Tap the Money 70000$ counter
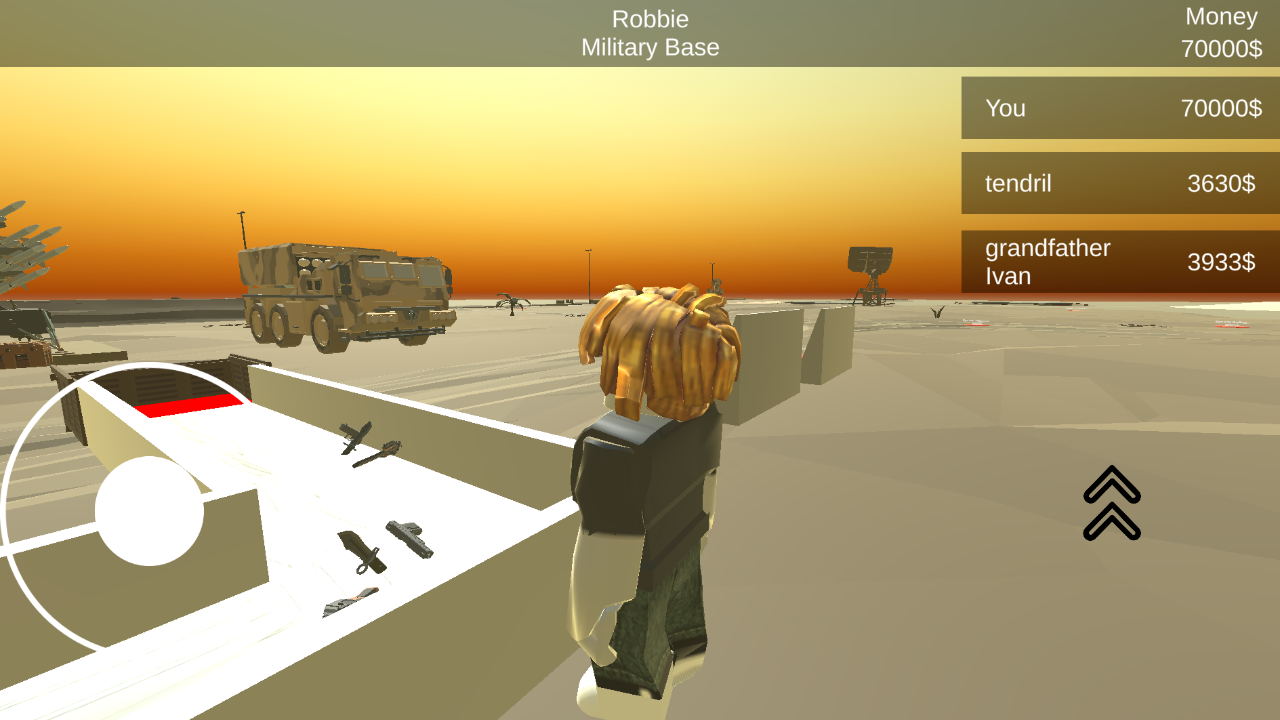Screen dimensions: 1280x720 click(x=1221, y=31)
